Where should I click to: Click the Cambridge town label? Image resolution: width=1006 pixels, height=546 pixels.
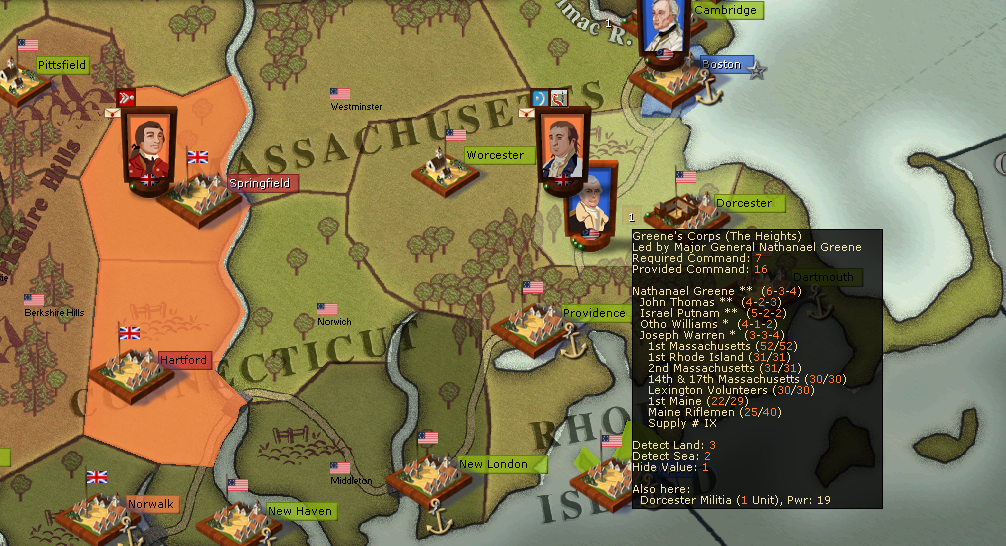(x=726, y=10)
